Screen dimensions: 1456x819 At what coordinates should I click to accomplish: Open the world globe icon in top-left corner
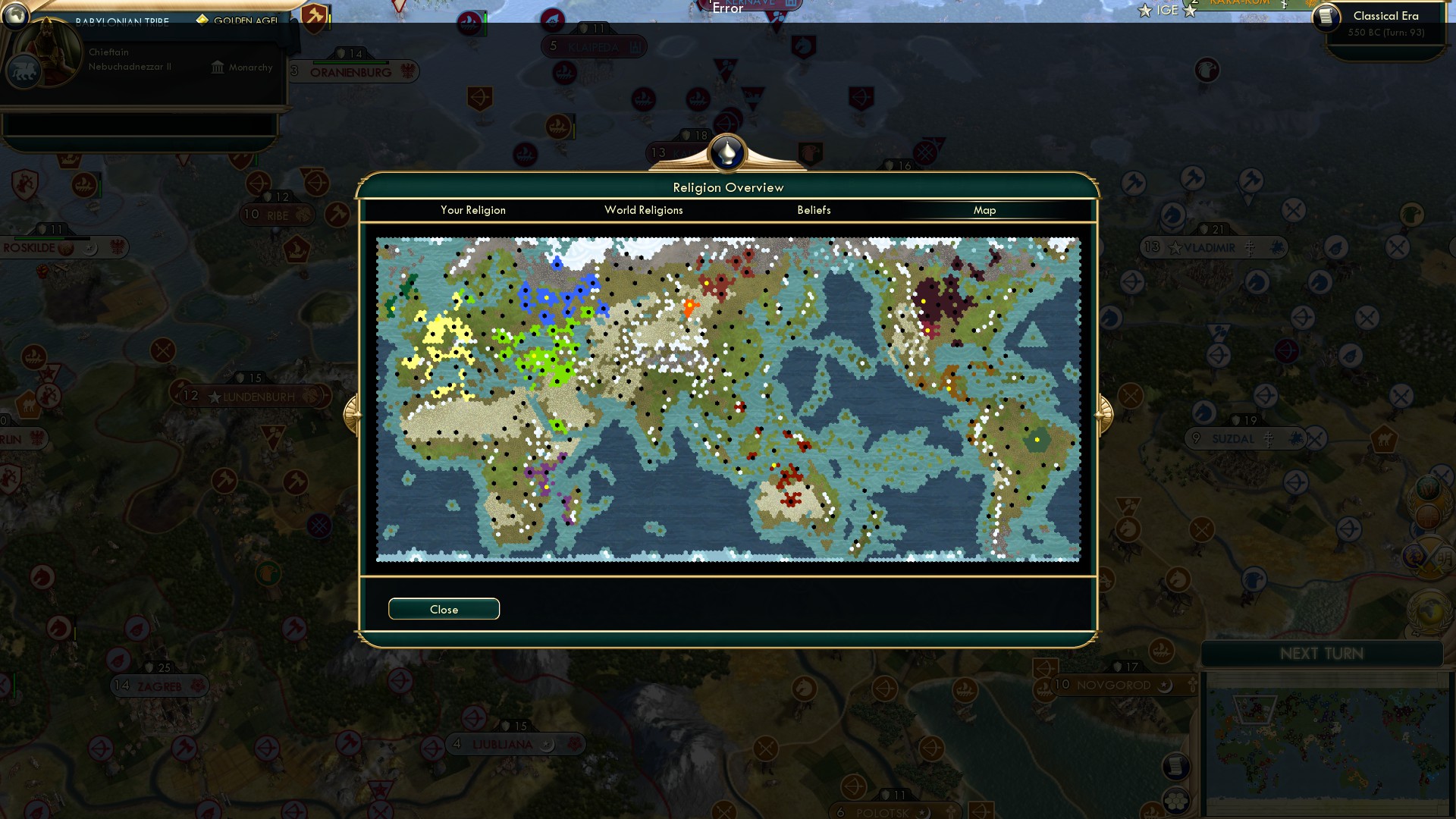14,15
